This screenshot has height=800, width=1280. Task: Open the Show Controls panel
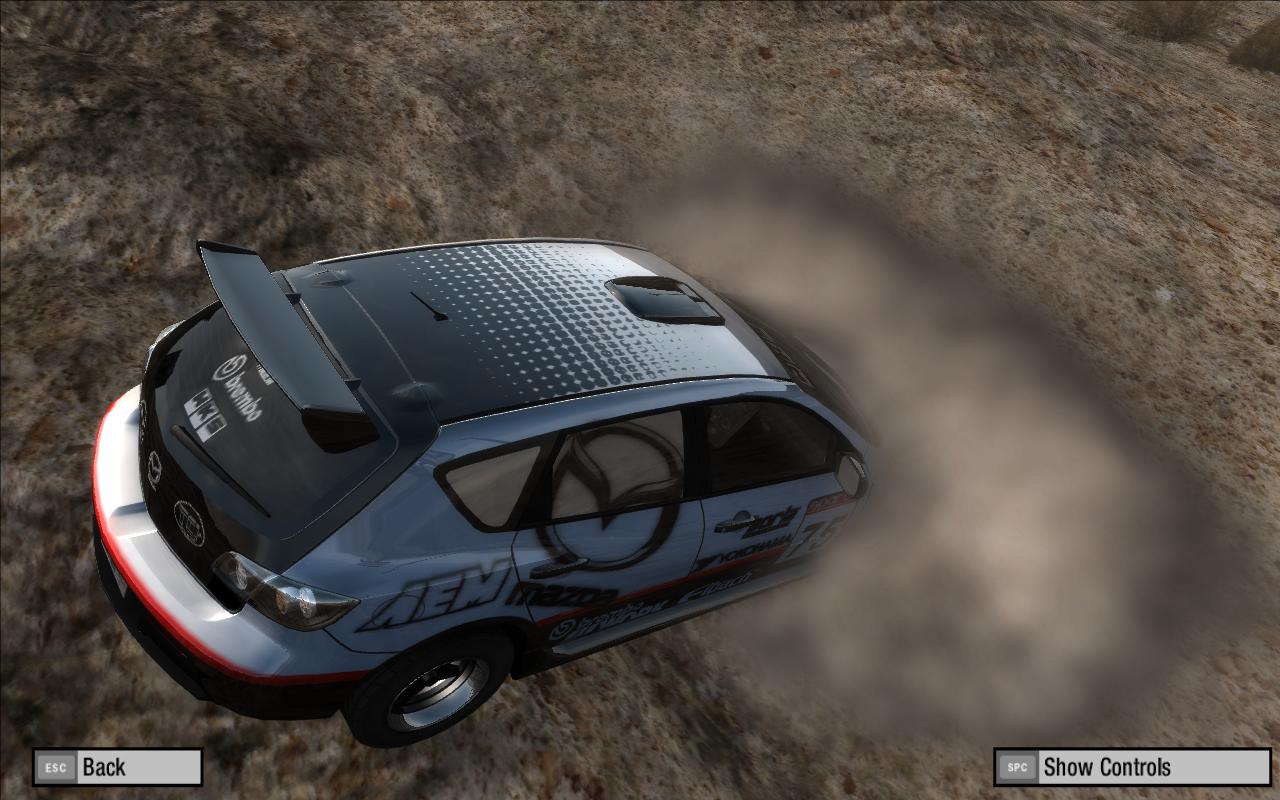tap(1131, 767)
